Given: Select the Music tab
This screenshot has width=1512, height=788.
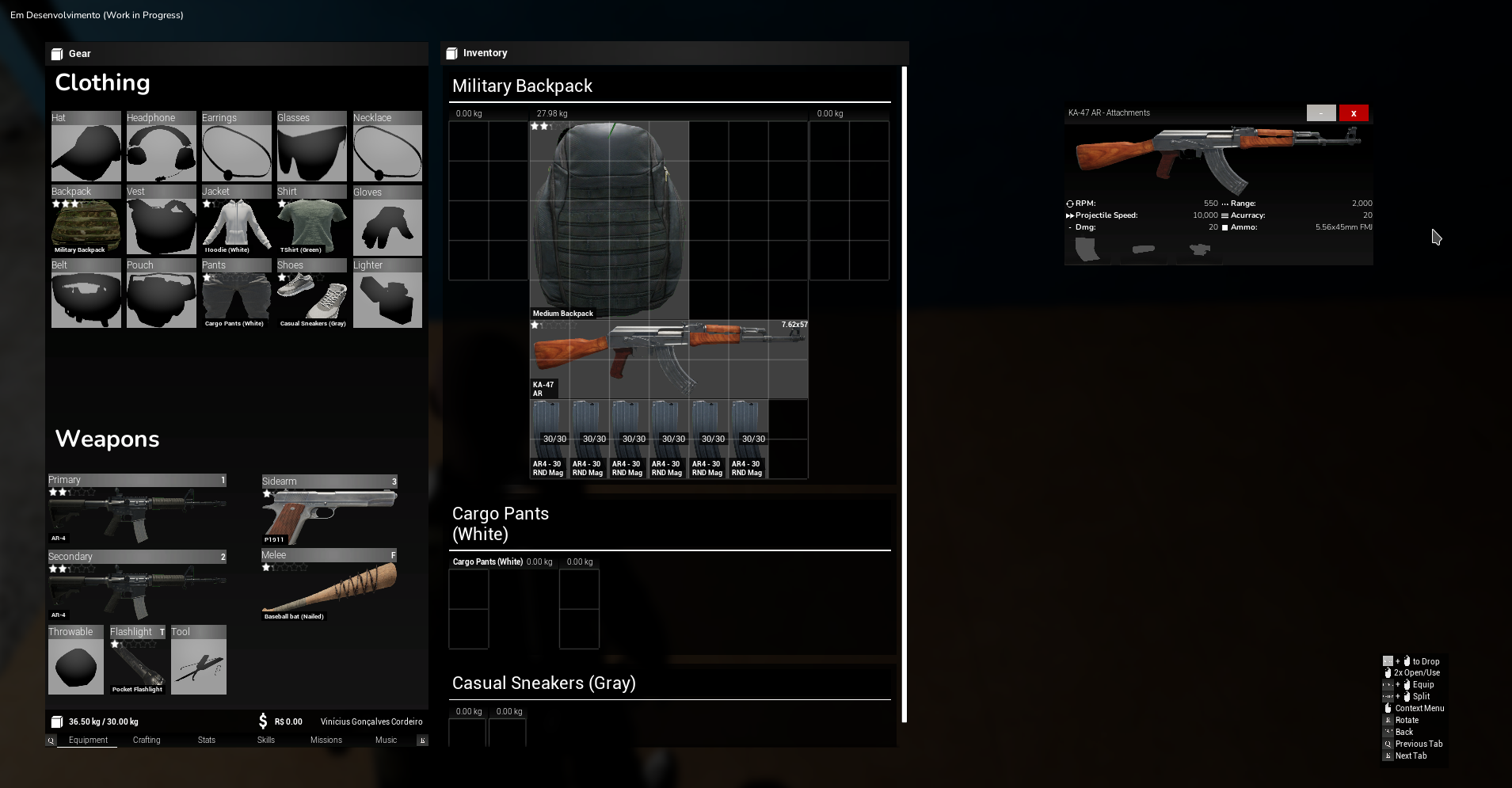Looking at the screenshot, I should (386, 740).
